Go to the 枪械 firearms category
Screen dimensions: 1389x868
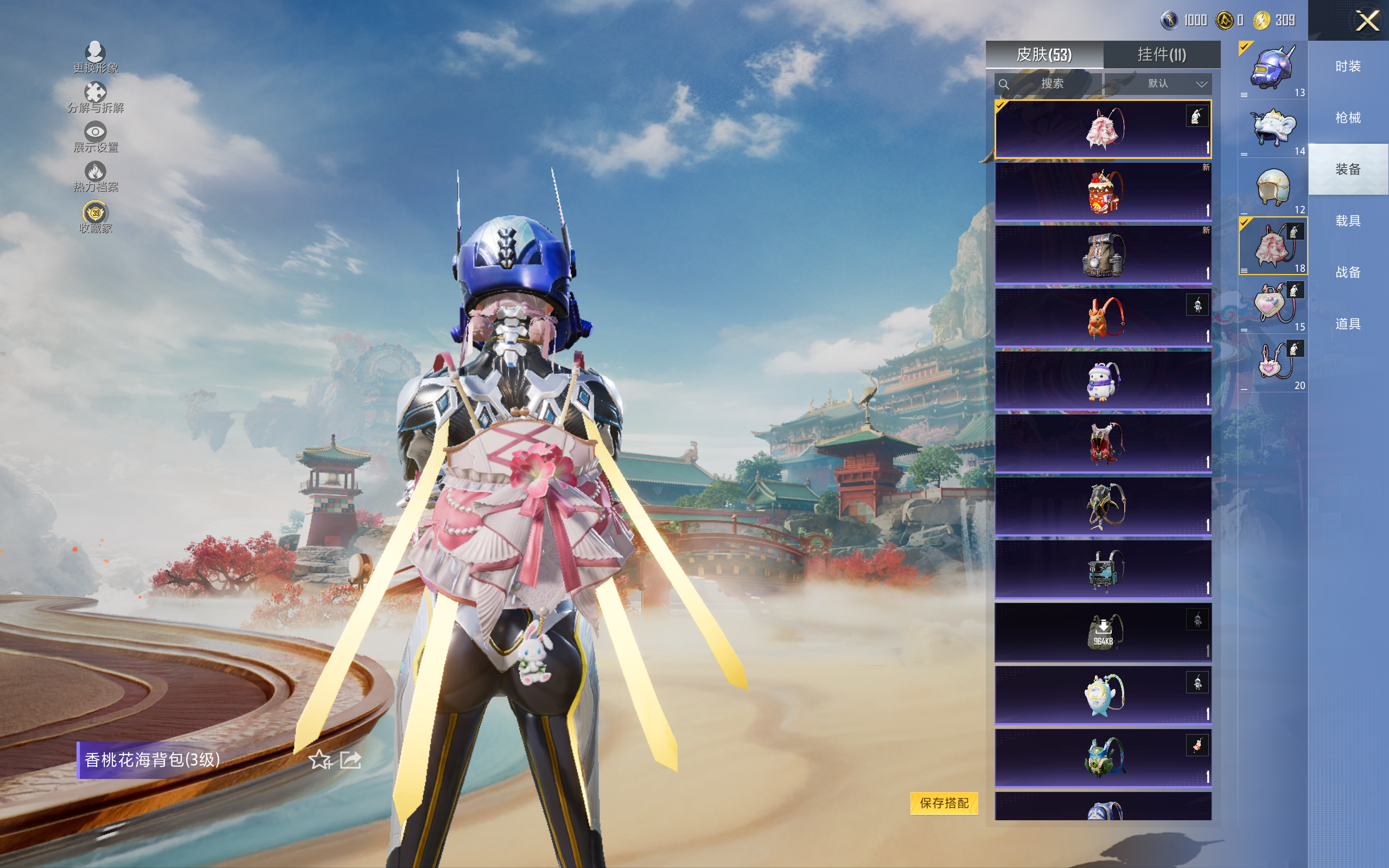pos(1348,118)
